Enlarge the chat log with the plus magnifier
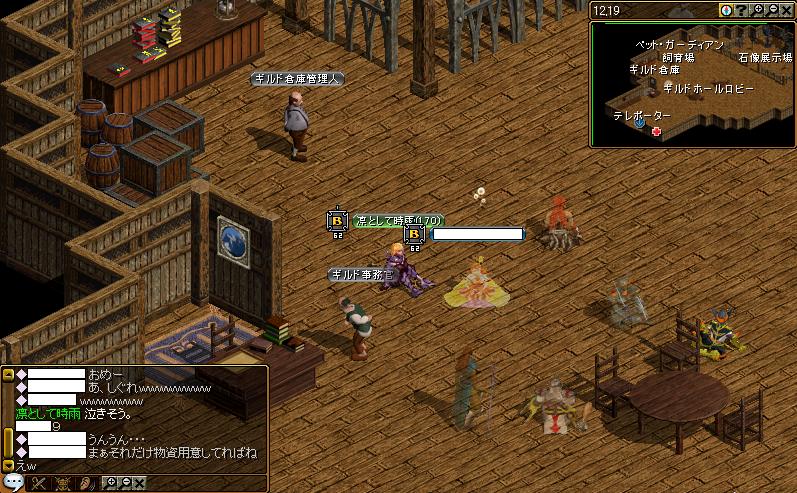The image size is (797, 493). pos(111,484)
